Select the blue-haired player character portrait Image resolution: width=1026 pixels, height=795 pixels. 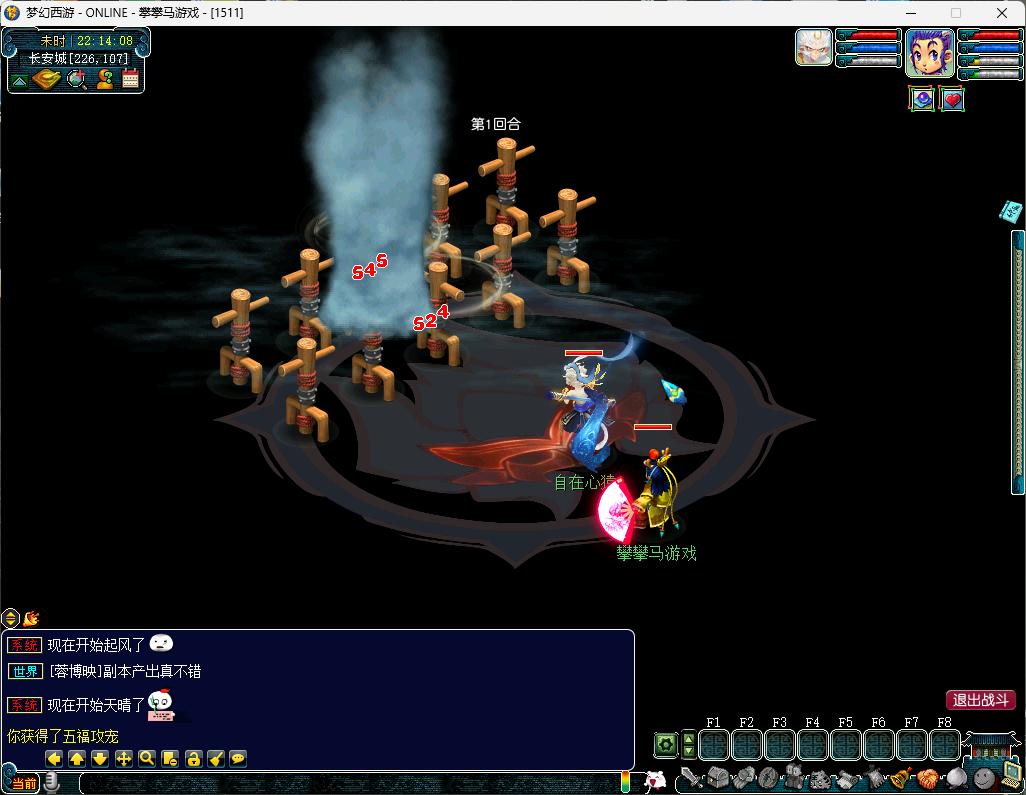(x=929, y=52)
